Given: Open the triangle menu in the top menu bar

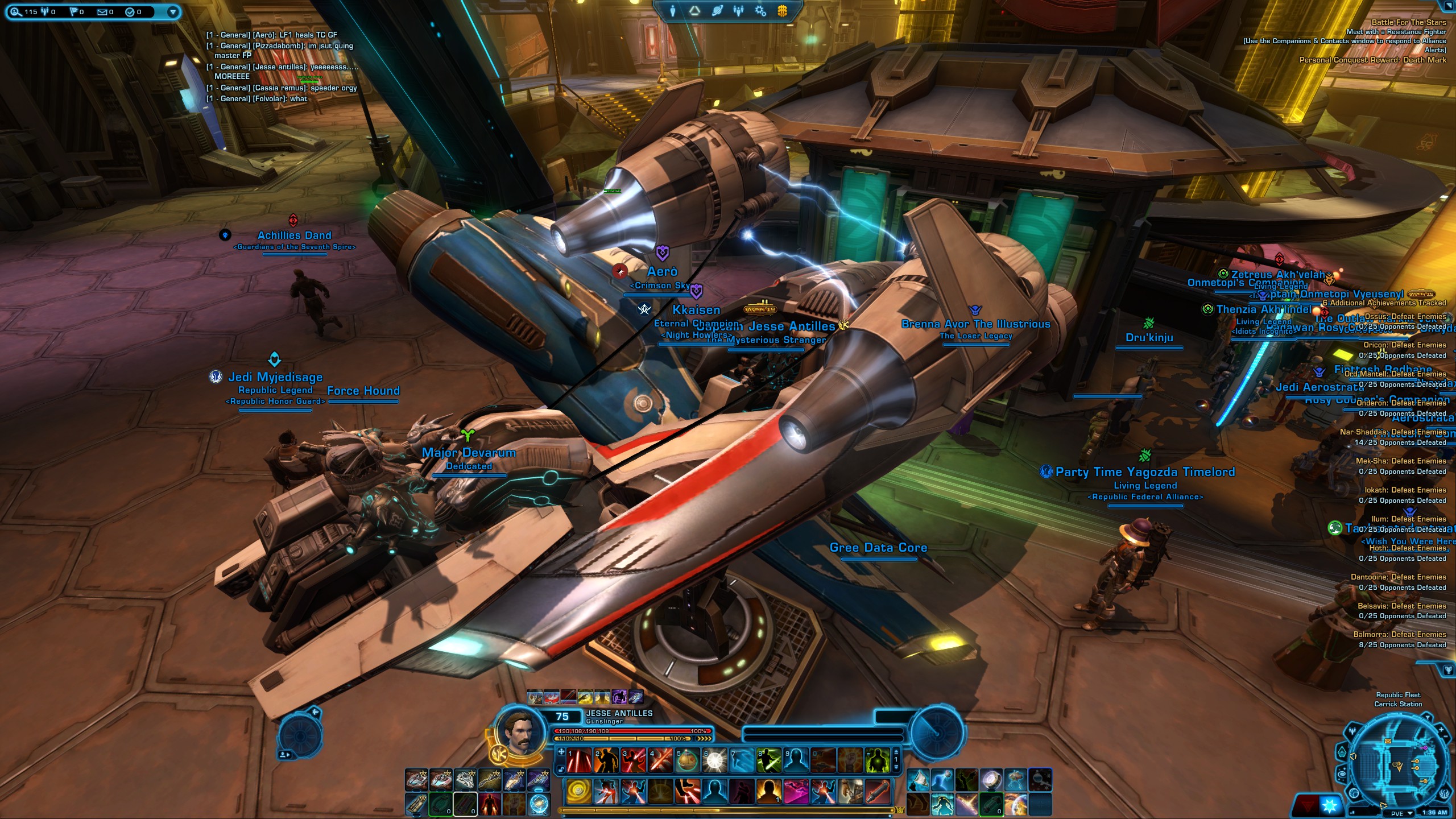Looking at the screenshot, I should click(x=694, y=11).
